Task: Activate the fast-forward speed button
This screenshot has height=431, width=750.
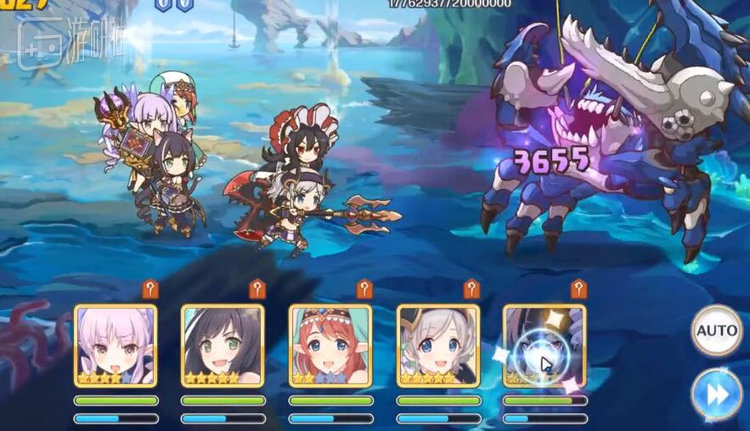Action: (716, 392)
